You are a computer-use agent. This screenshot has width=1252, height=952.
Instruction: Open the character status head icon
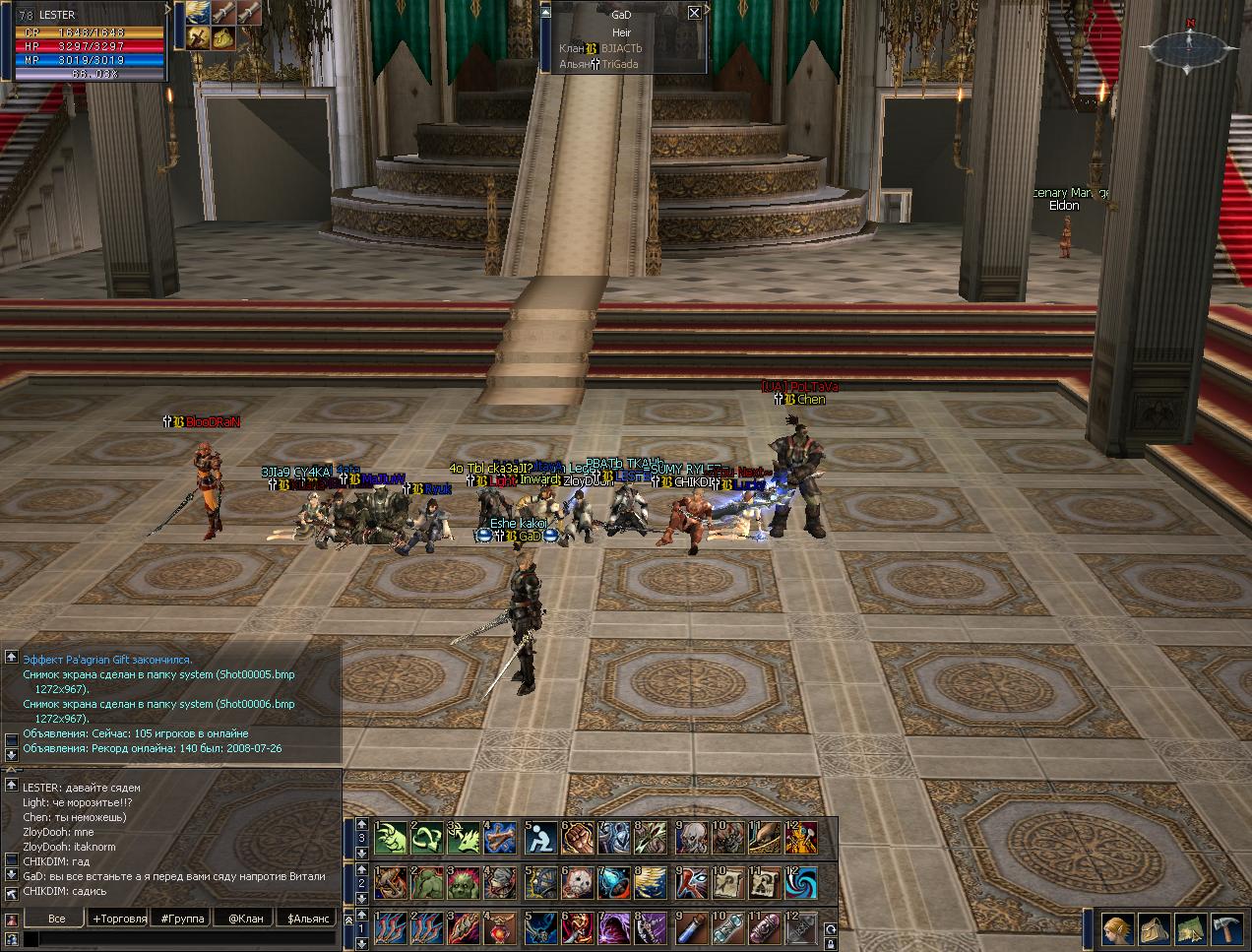[x=1116, y=929]
